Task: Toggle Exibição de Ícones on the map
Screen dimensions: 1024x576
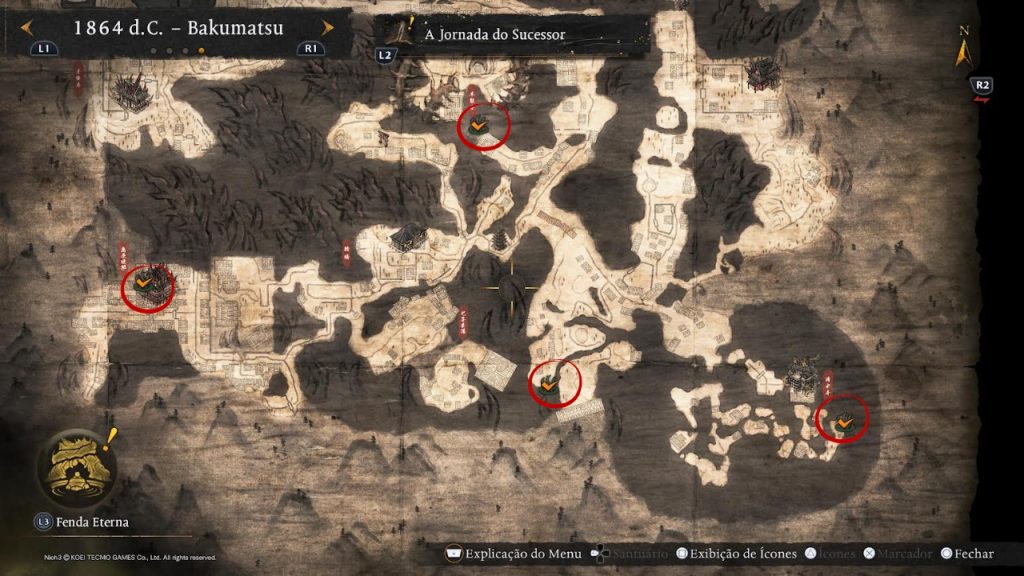Action: (739, 553)
